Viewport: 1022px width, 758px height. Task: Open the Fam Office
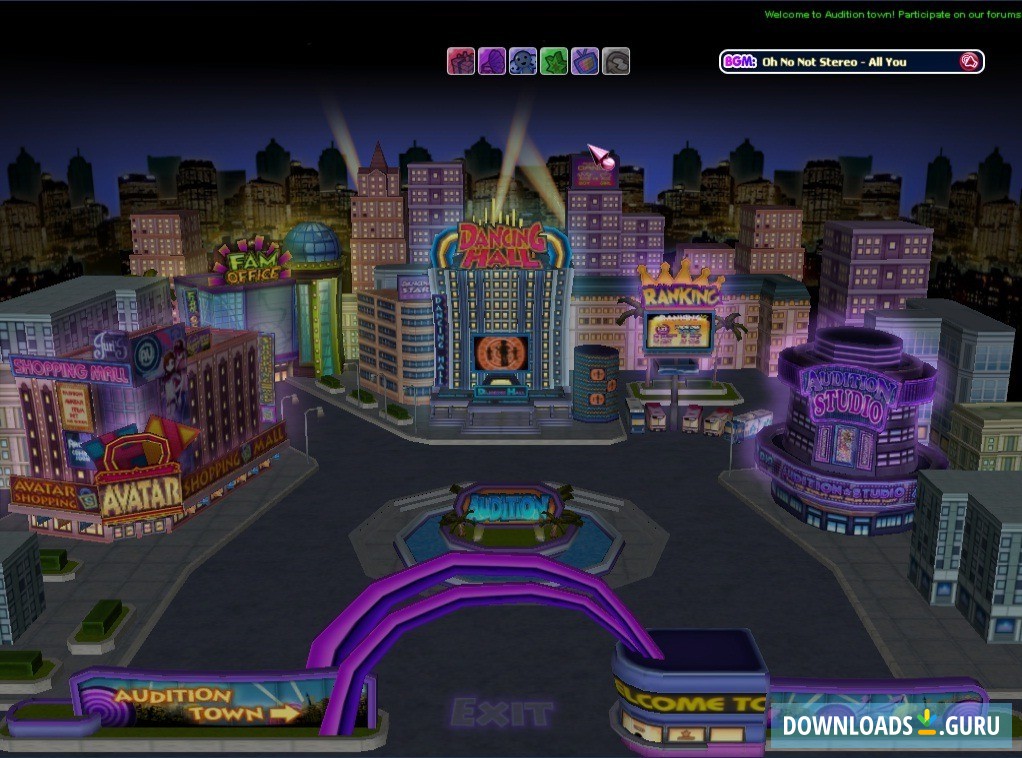(x=251, y=262)
